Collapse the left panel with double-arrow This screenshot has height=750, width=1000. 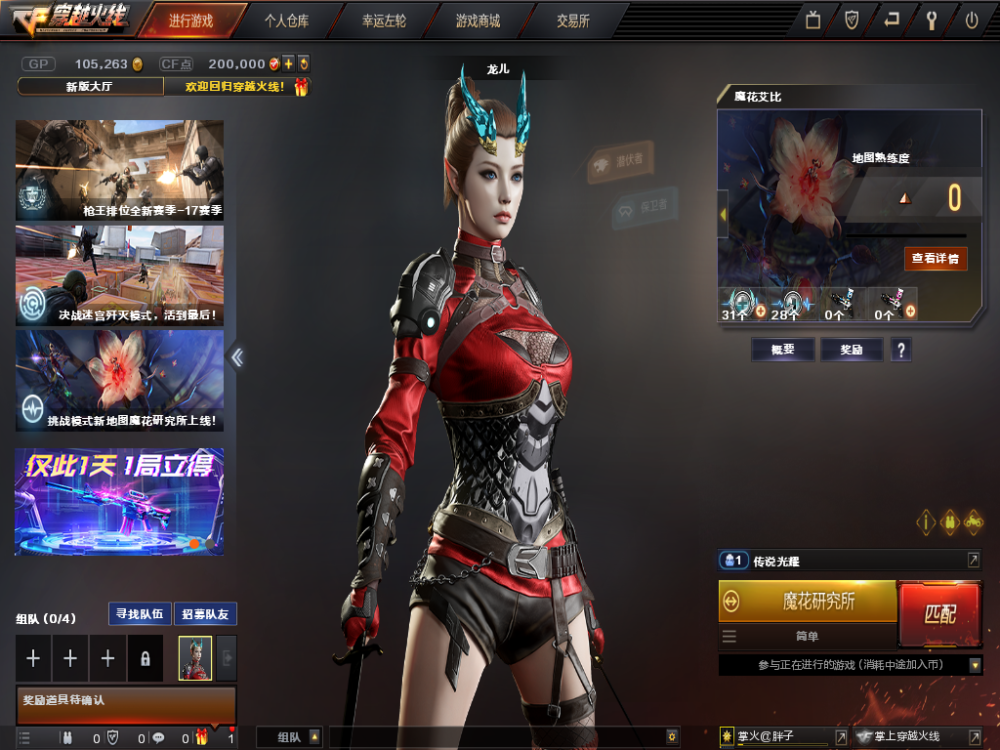point(237,357)
